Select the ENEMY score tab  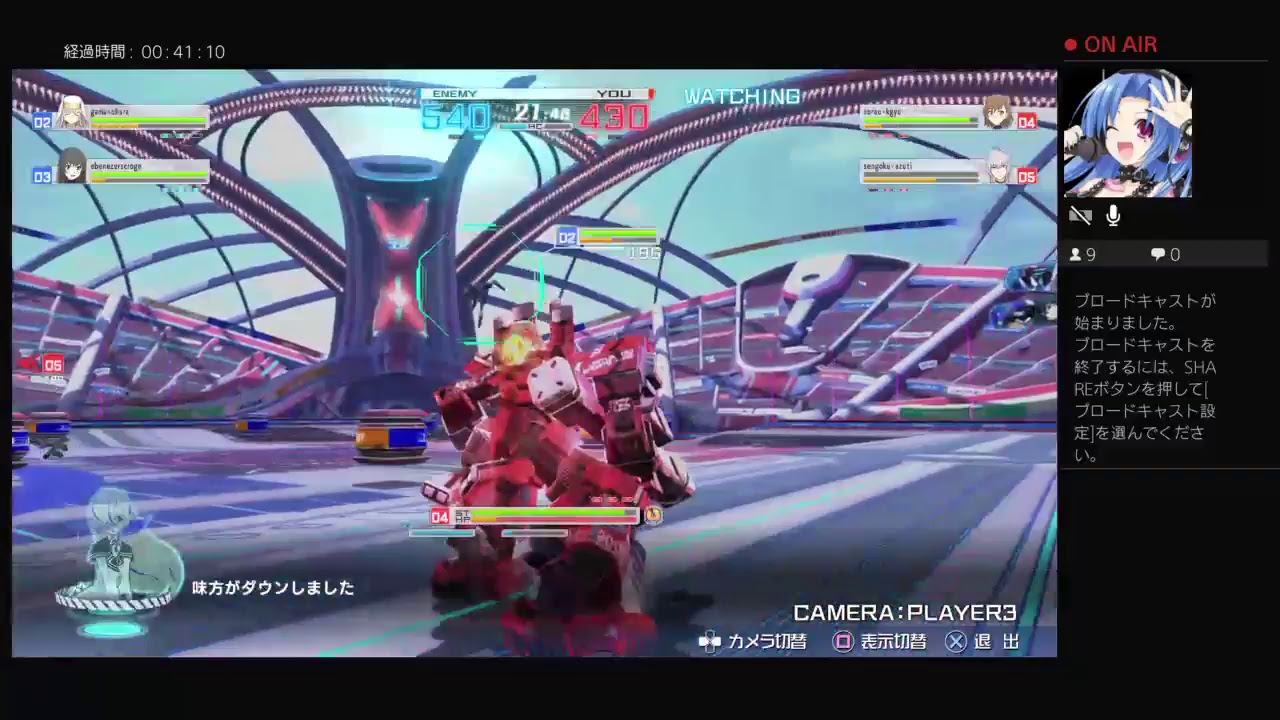tap(455, 93)
